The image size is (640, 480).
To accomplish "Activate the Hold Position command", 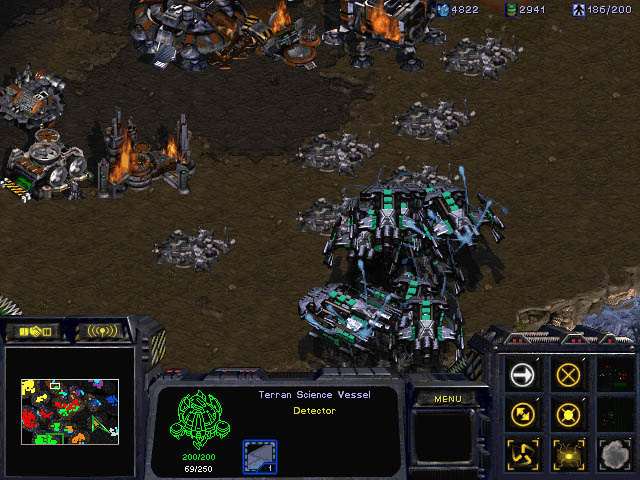I will pos(569,413).
